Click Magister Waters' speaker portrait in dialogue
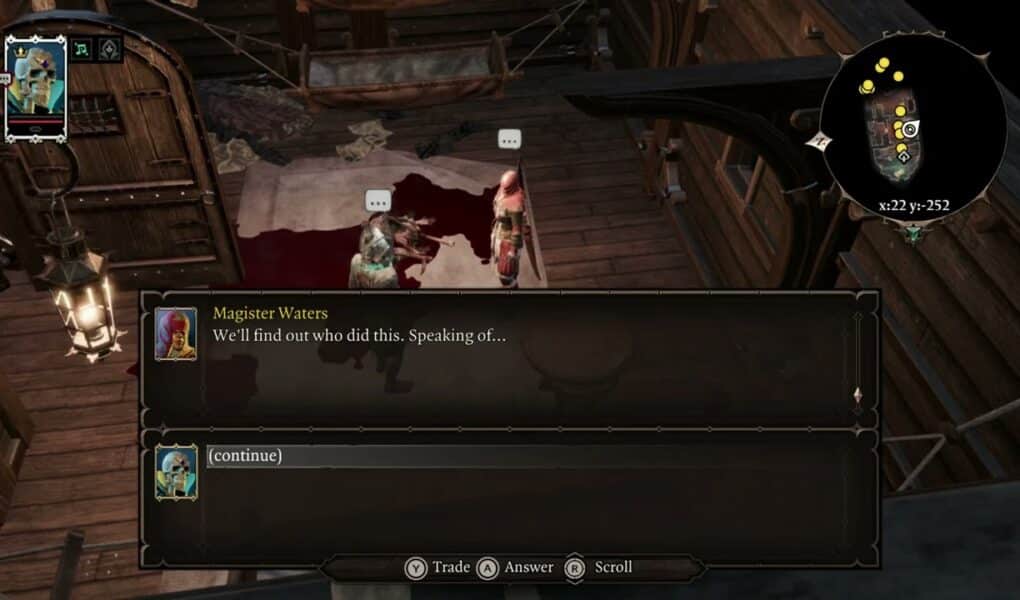Screen dimensions: 1020x600 tap(175, 333)
